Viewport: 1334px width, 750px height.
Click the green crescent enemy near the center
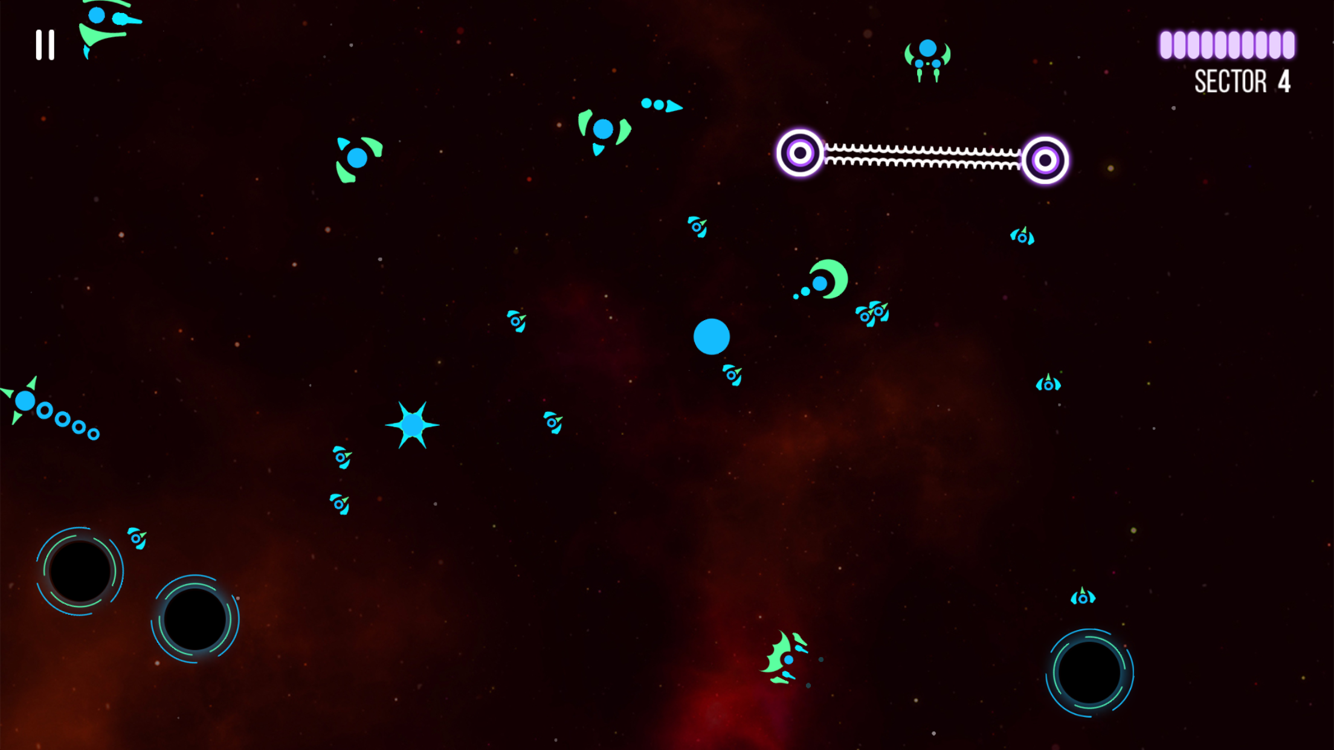click(828, 281)
